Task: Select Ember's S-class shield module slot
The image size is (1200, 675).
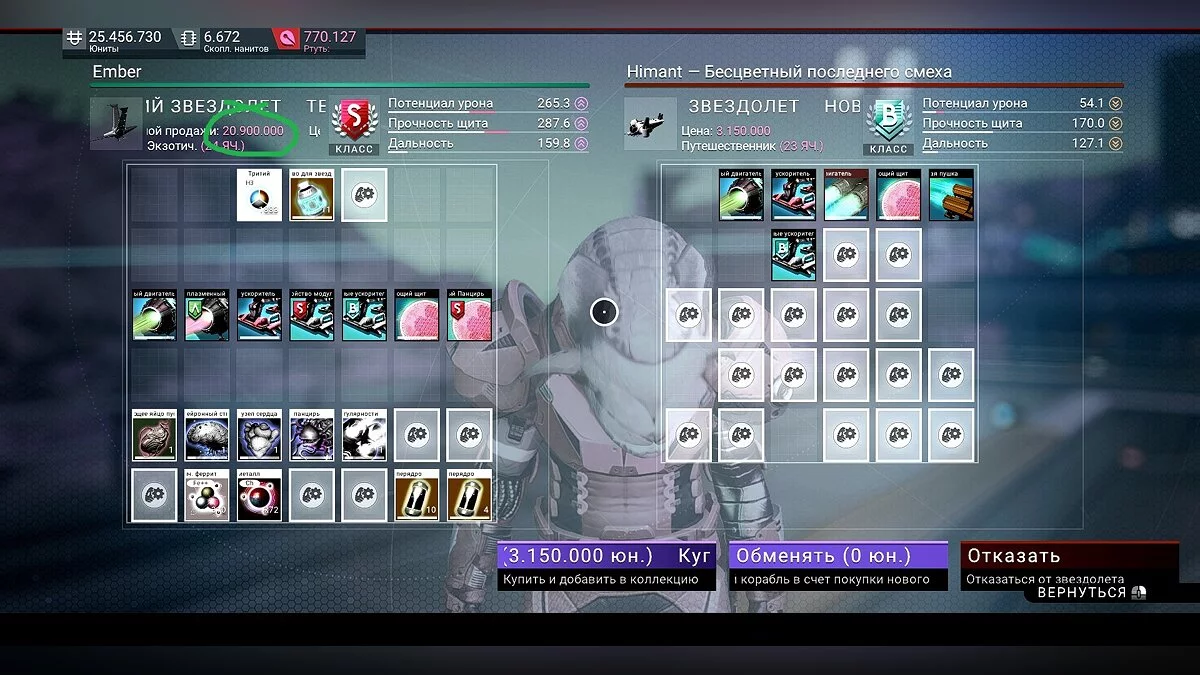Action: coord(469,316)
